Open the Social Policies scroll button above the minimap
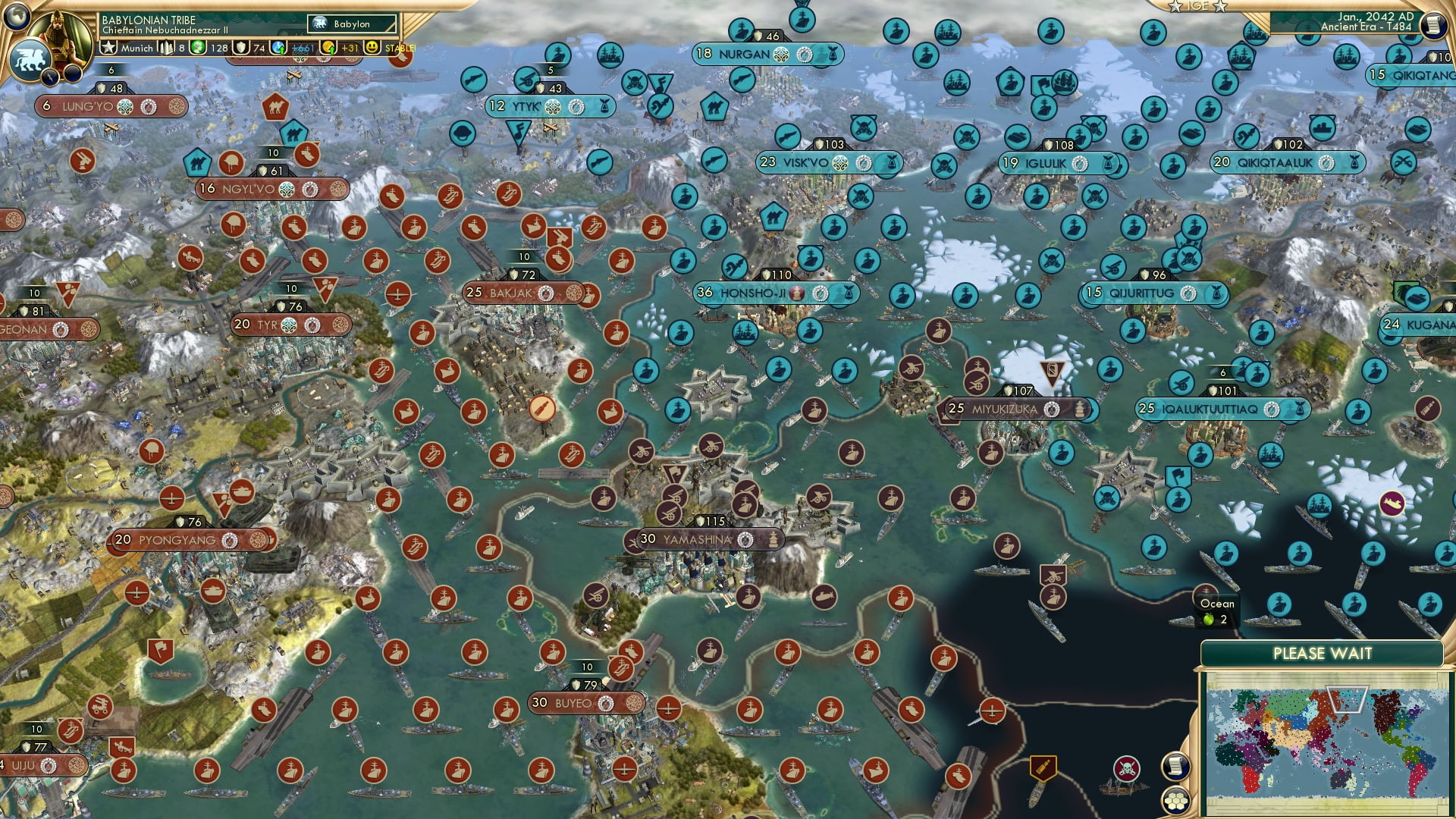 pyautogui.click(x=1177, y=767)
